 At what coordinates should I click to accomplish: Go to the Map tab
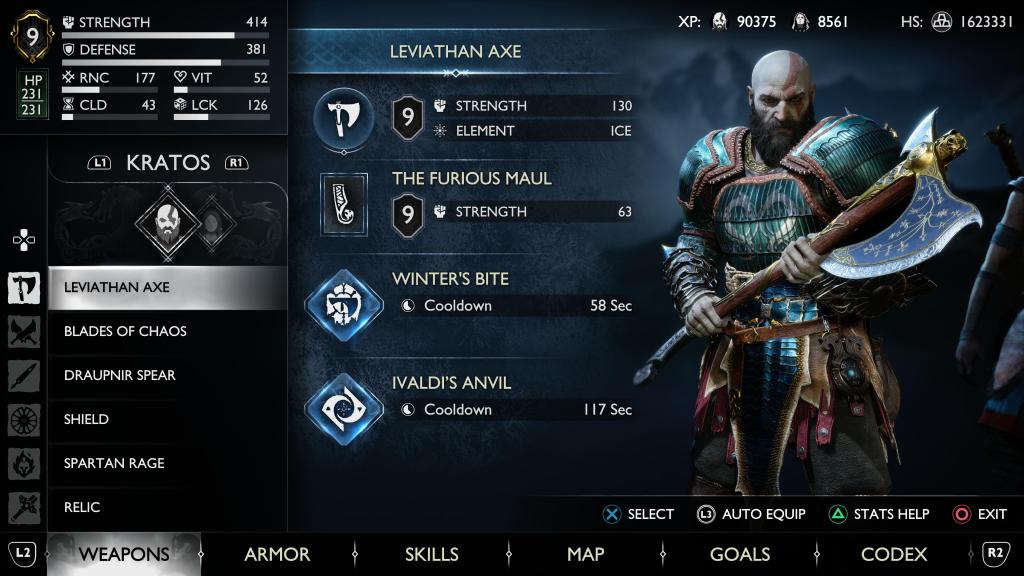(x=585, y=554)
